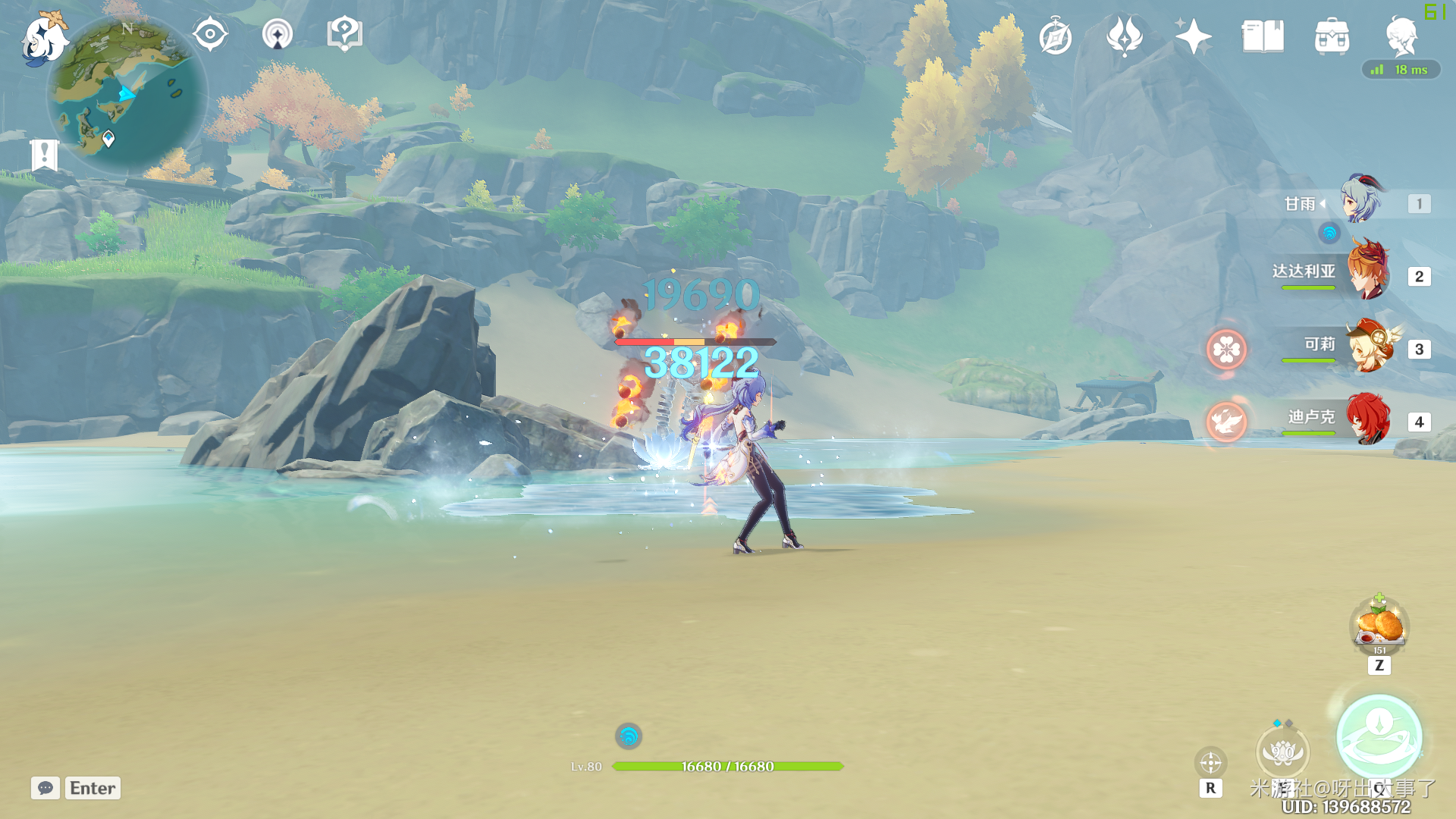Image resolution: width=1456 pixels, height=819 pixels.
Task: Open the compass events icon
Action: 1056,36
